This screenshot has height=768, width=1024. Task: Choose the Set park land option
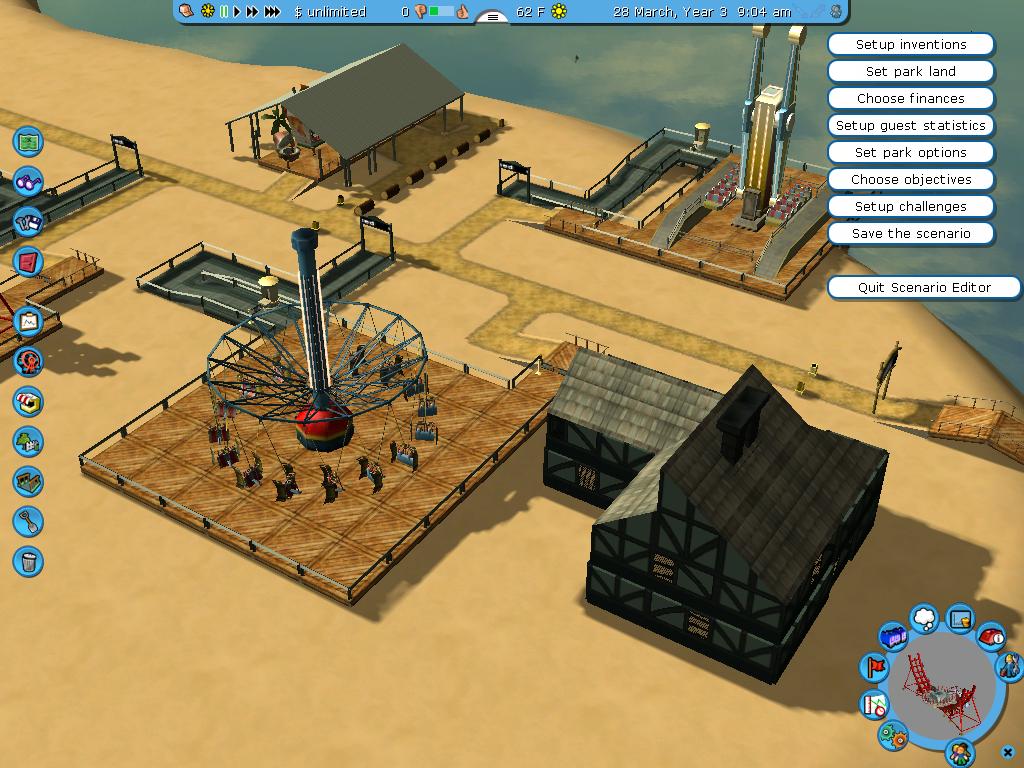coord(911,72)
